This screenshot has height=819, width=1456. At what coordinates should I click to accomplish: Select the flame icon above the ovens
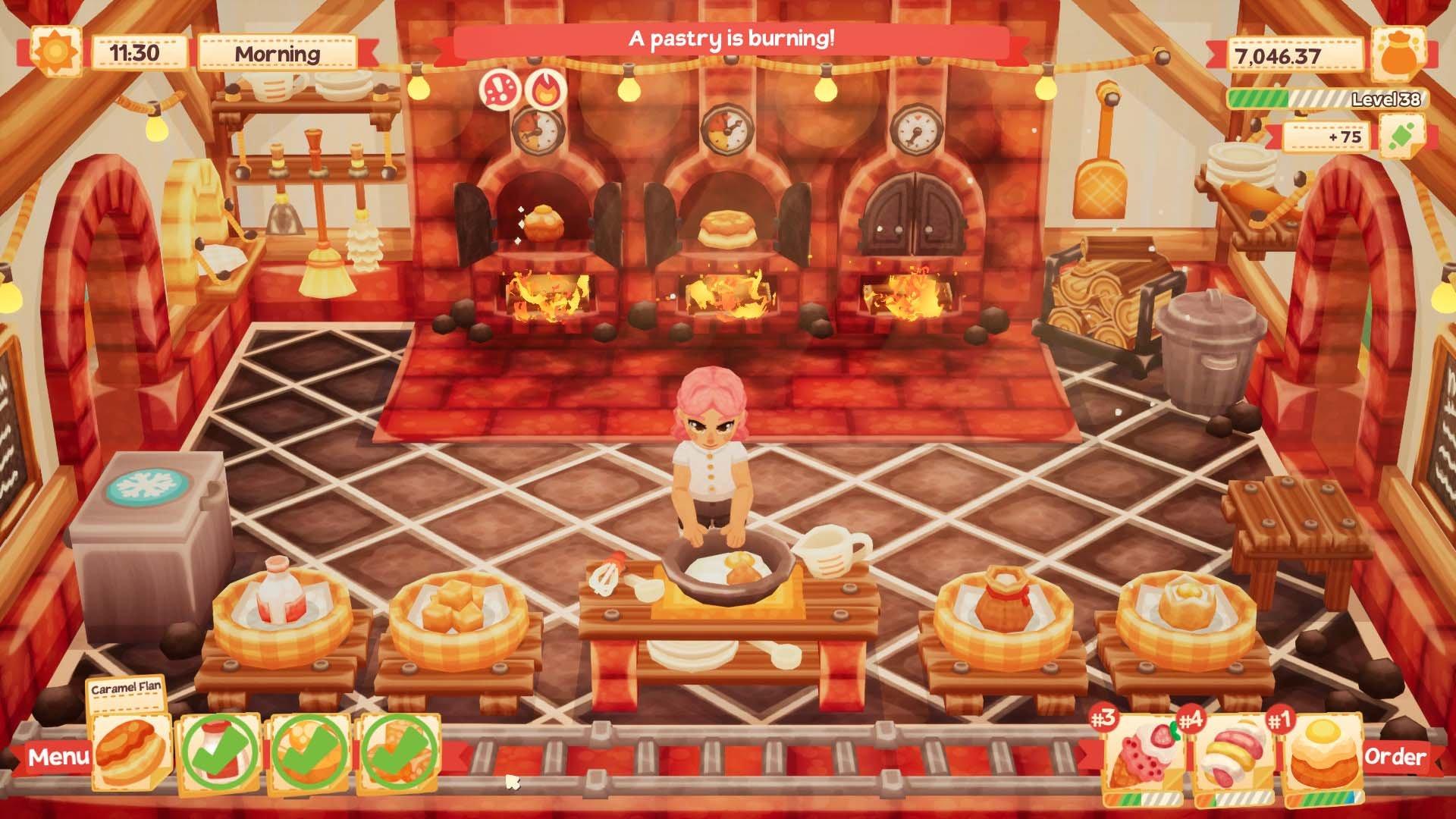[x=548, y=89]
